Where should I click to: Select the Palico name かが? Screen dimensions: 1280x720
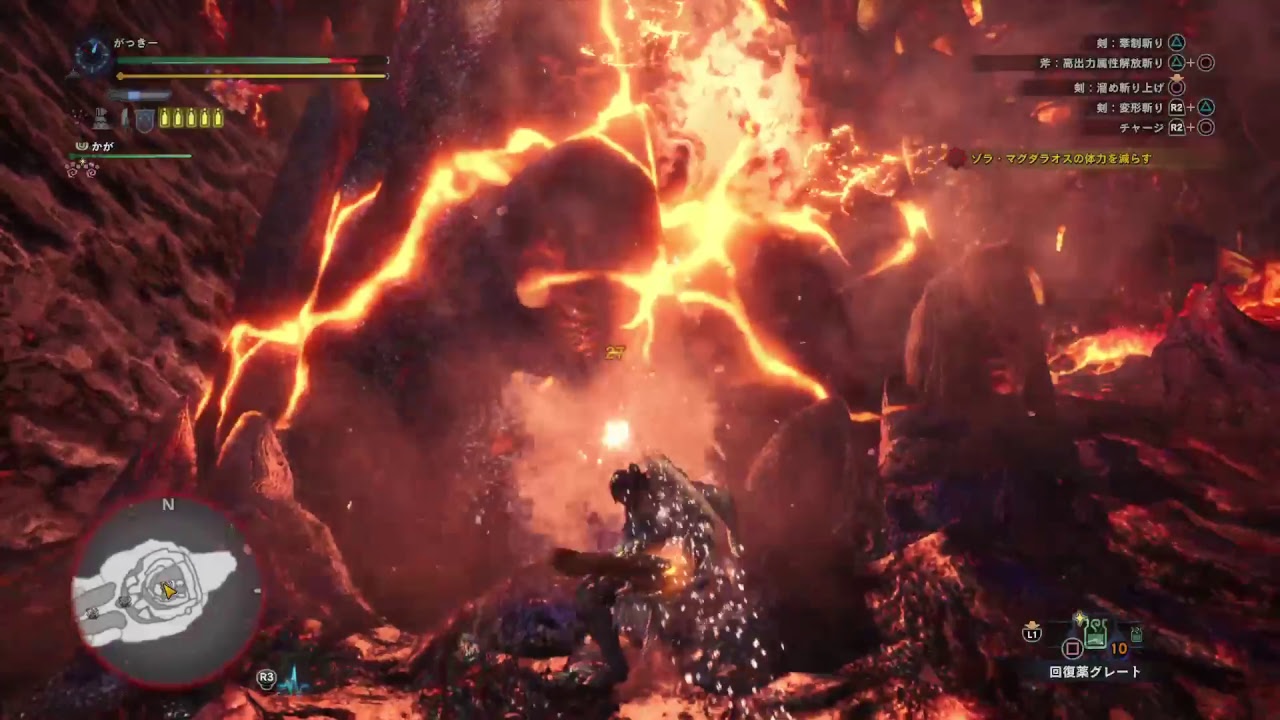(102, 146)
